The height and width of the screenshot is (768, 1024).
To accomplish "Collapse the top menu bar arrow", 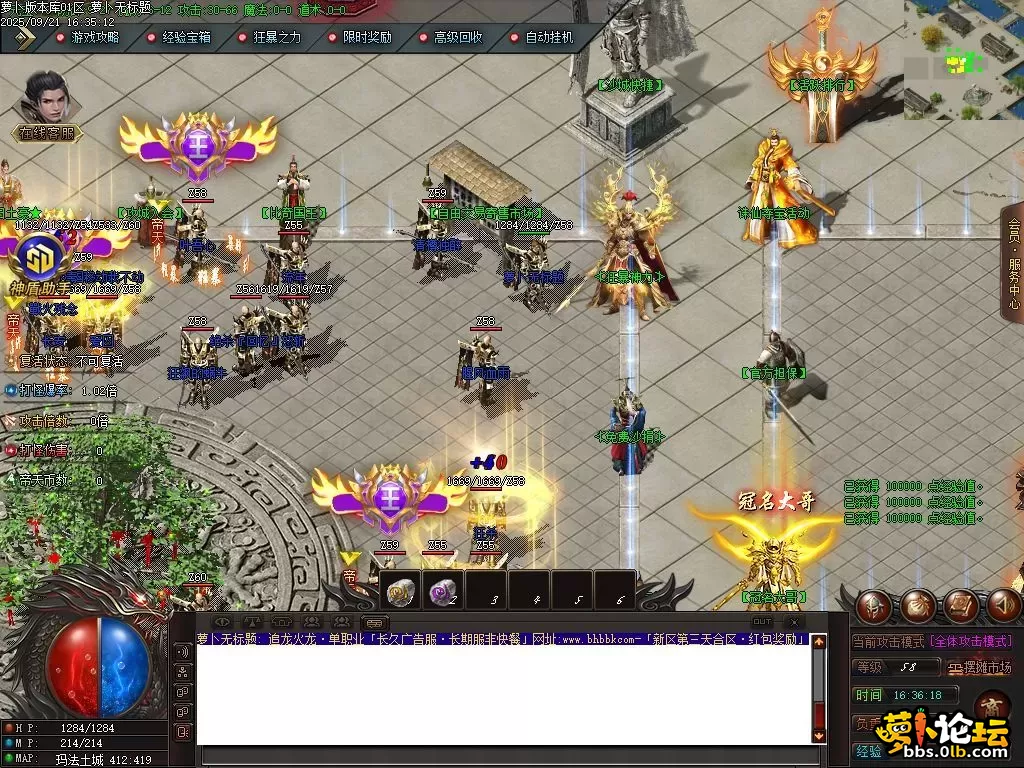I will click(24, 38).
